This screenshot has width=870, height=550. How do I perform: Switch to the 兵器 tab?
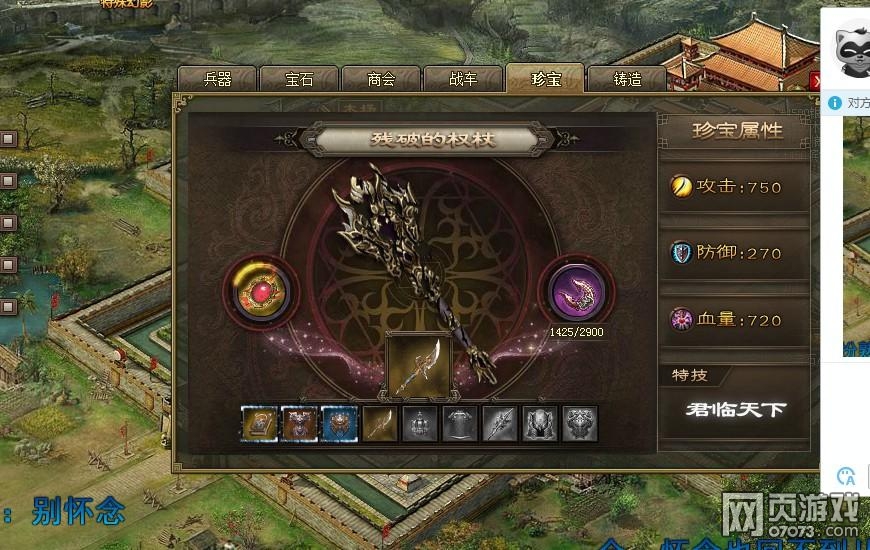tap(217, 80)
